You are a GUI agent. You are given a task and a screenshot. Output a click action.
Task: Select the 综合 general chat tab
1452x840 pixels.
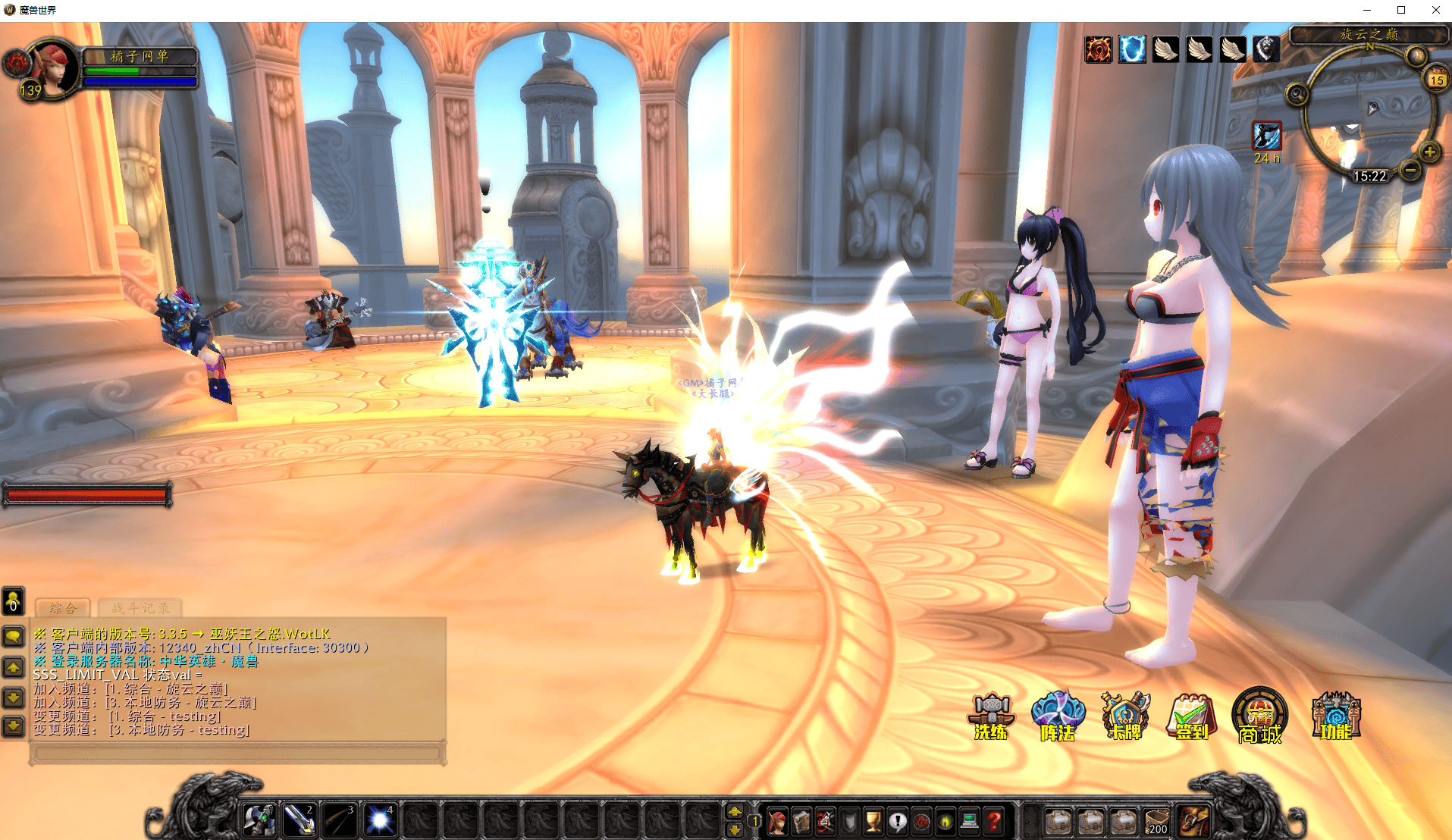point(63,608)
